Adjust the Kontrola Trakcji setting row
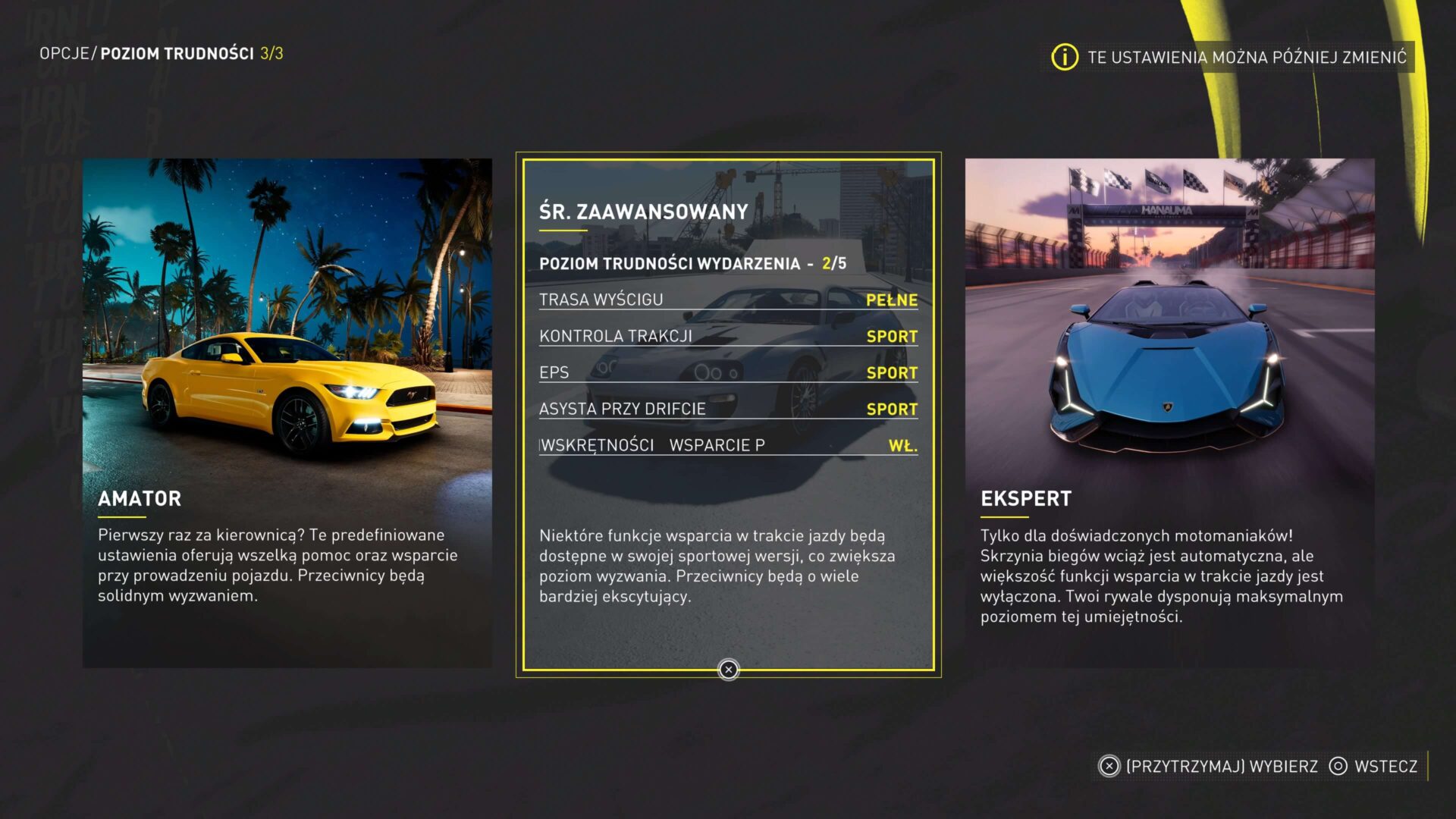Viewport: 1456px width, 819px height. 728,336
